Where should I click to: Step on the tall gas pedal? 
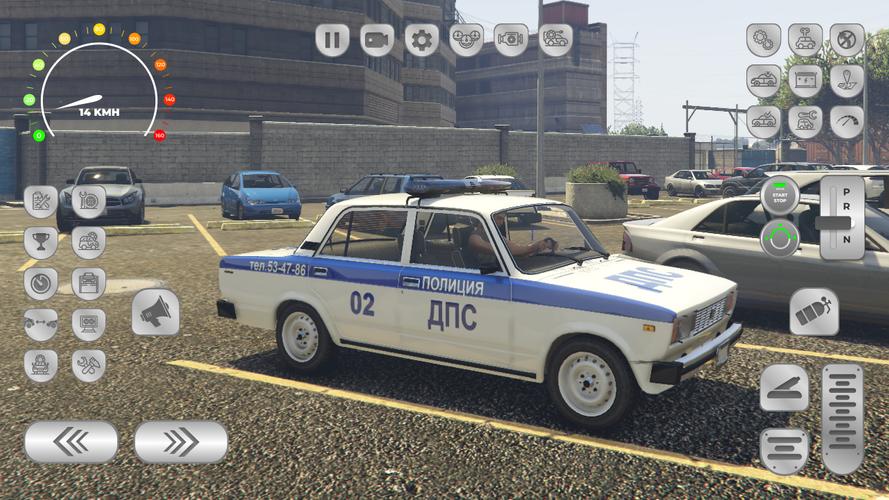(x=842, y=418)
